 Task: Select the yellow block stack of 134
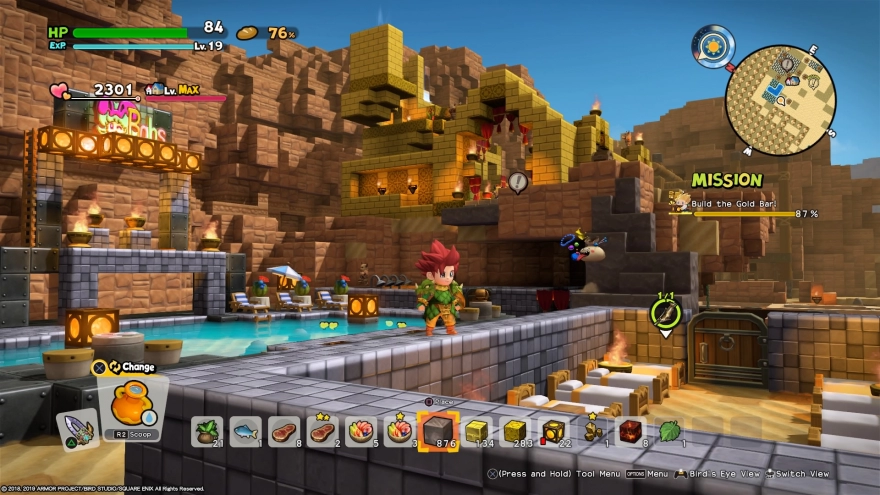pos(477,432)
